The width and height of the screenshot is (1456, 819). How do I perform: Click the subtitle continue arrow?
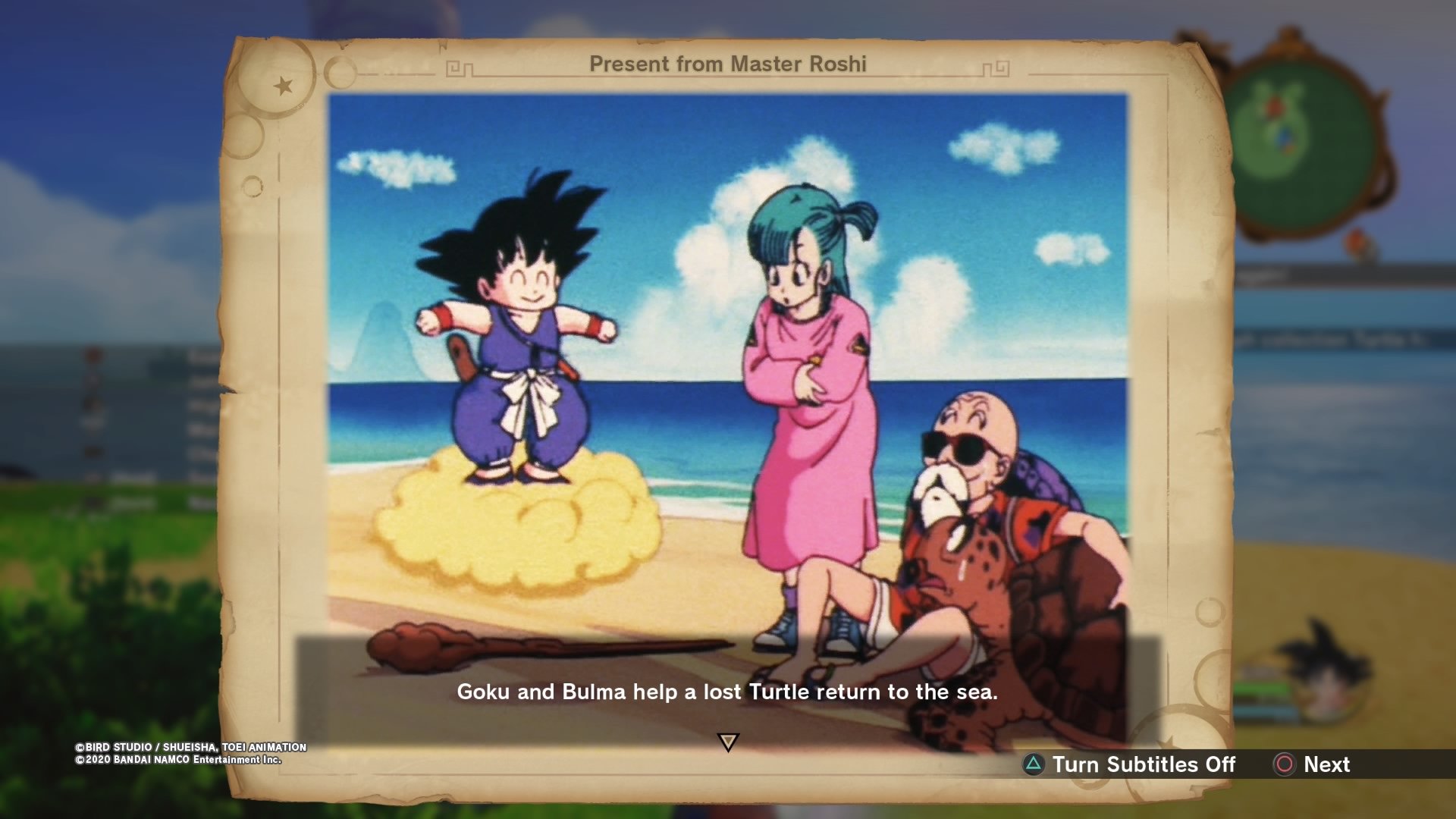tap(728, 742)
